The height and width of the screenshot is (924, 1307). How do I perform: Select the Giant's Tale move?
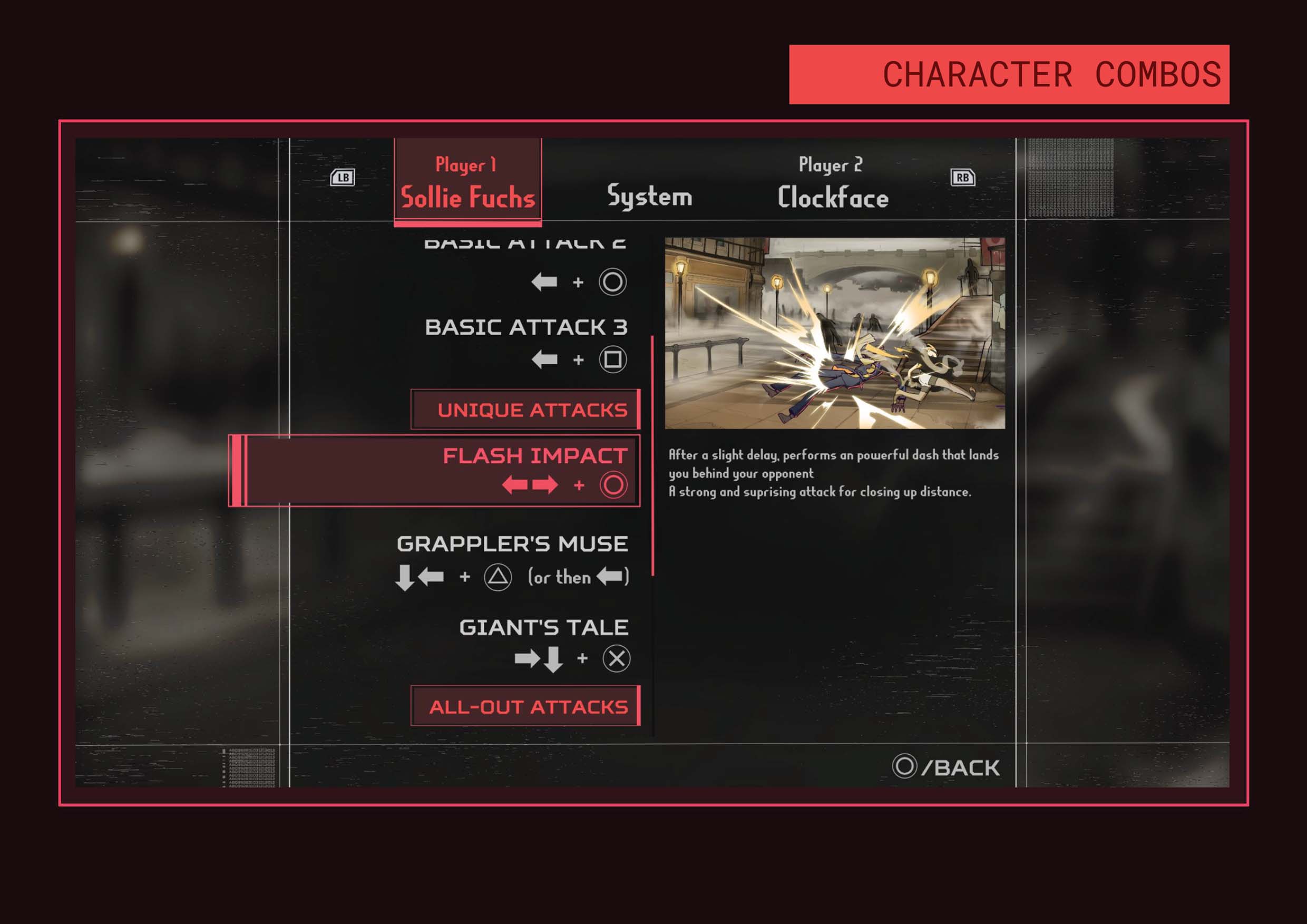[x=544, y=644]
